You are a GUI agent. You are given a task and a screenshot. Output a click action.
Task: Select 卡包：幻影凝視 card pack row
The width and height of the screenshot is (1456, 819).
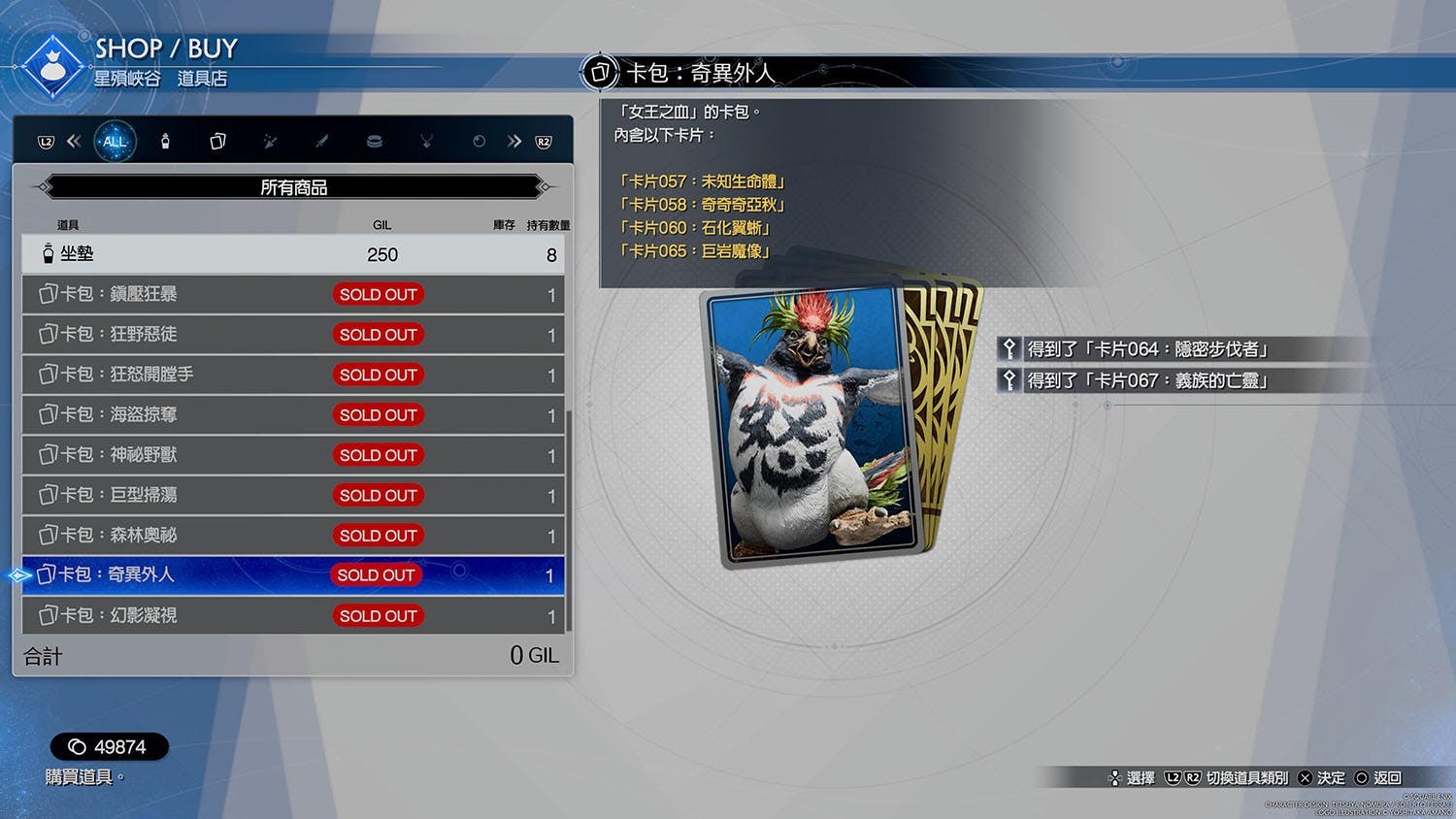[292, 615]
